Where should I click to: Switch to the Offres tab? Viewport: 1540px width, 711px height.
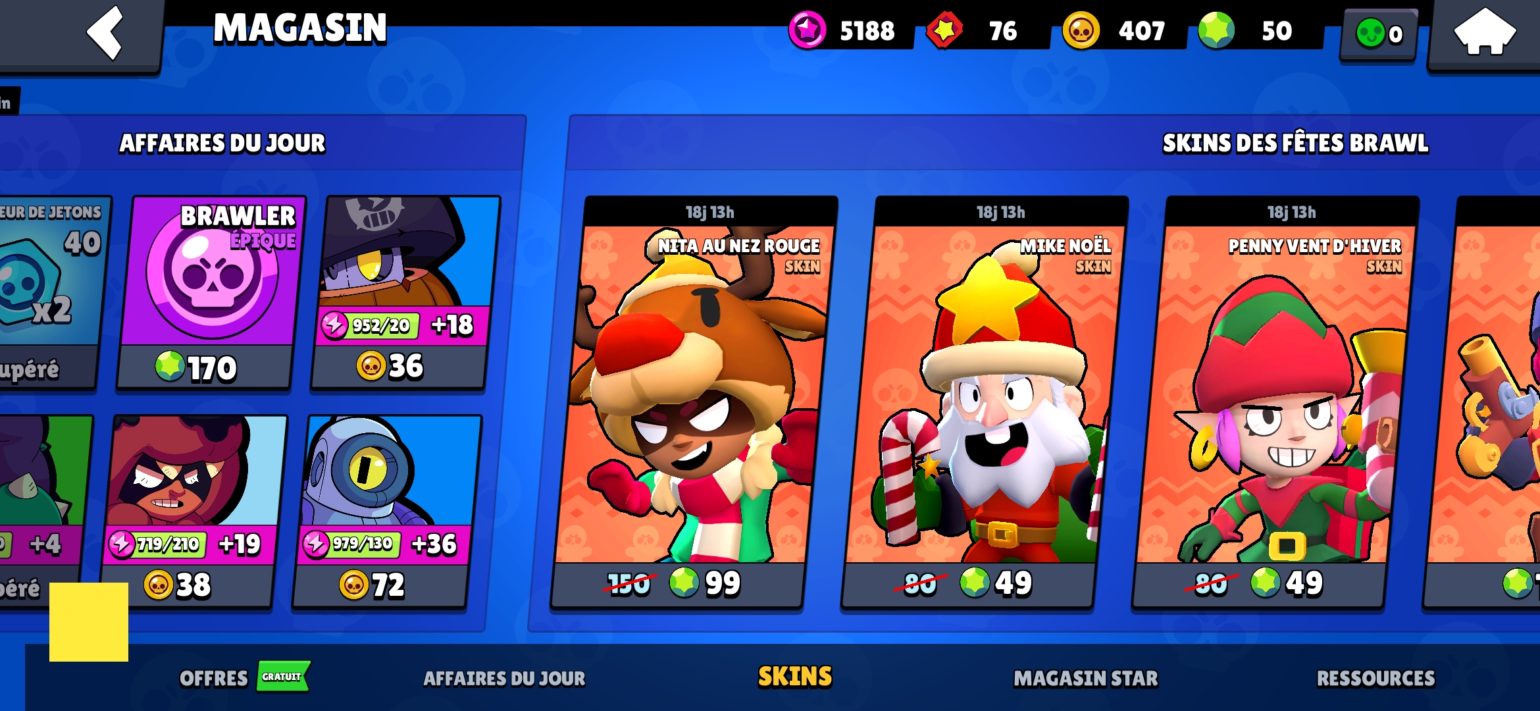[x=214, y=678]
